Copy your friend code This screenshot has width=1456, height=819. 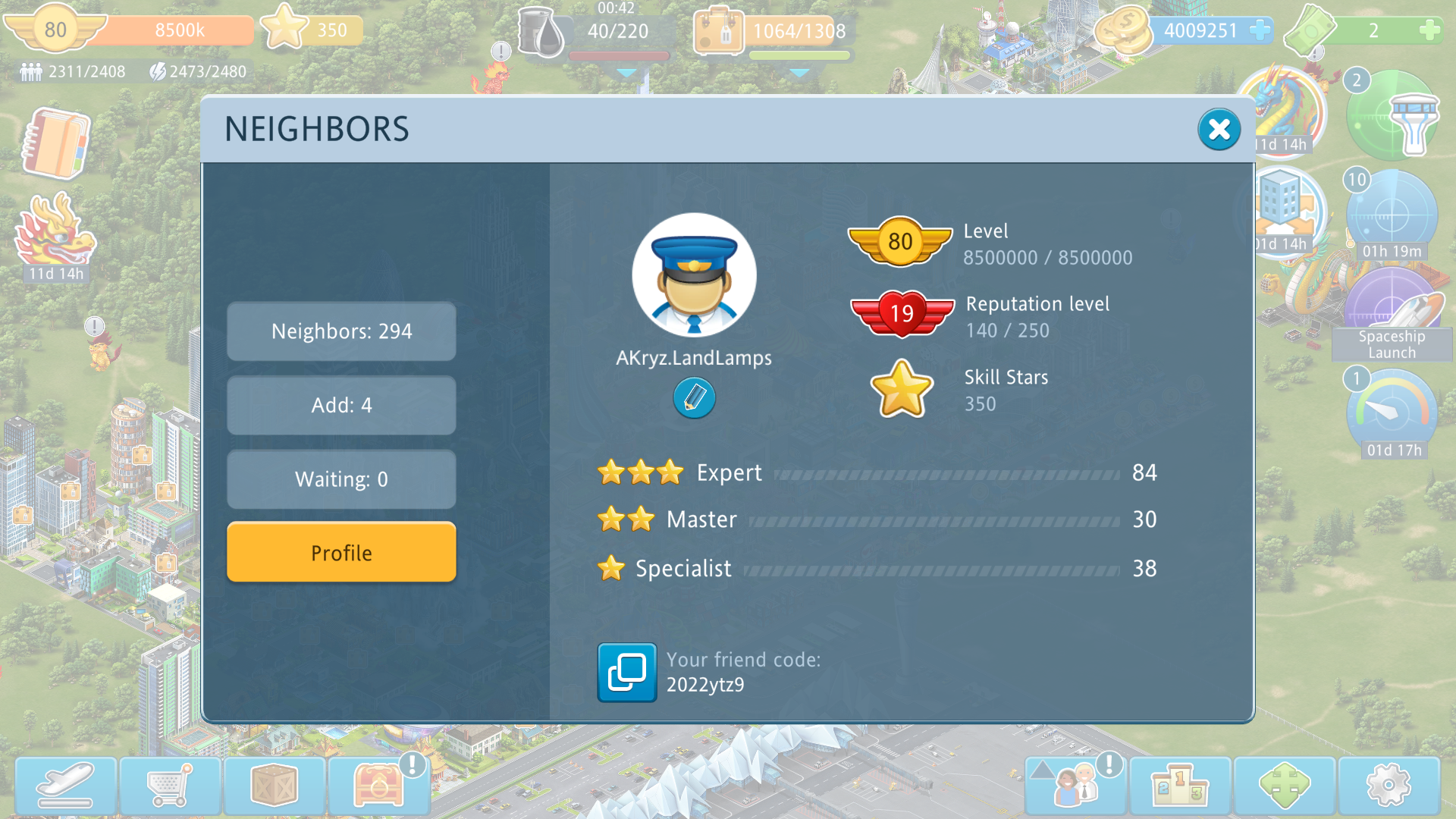[x=627, y=672]
